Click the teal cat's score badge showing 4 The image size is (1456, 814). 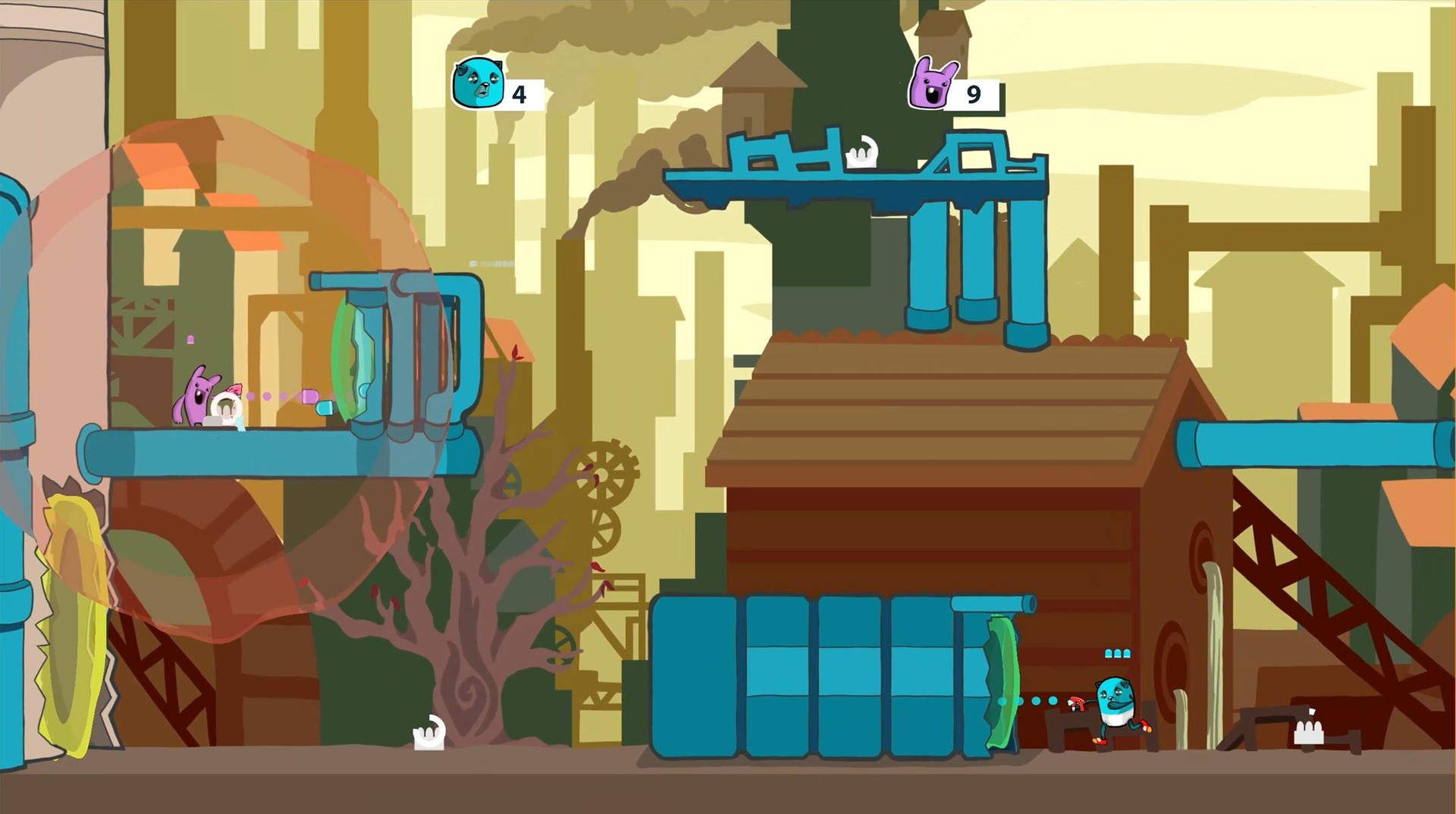coord(519,94)
